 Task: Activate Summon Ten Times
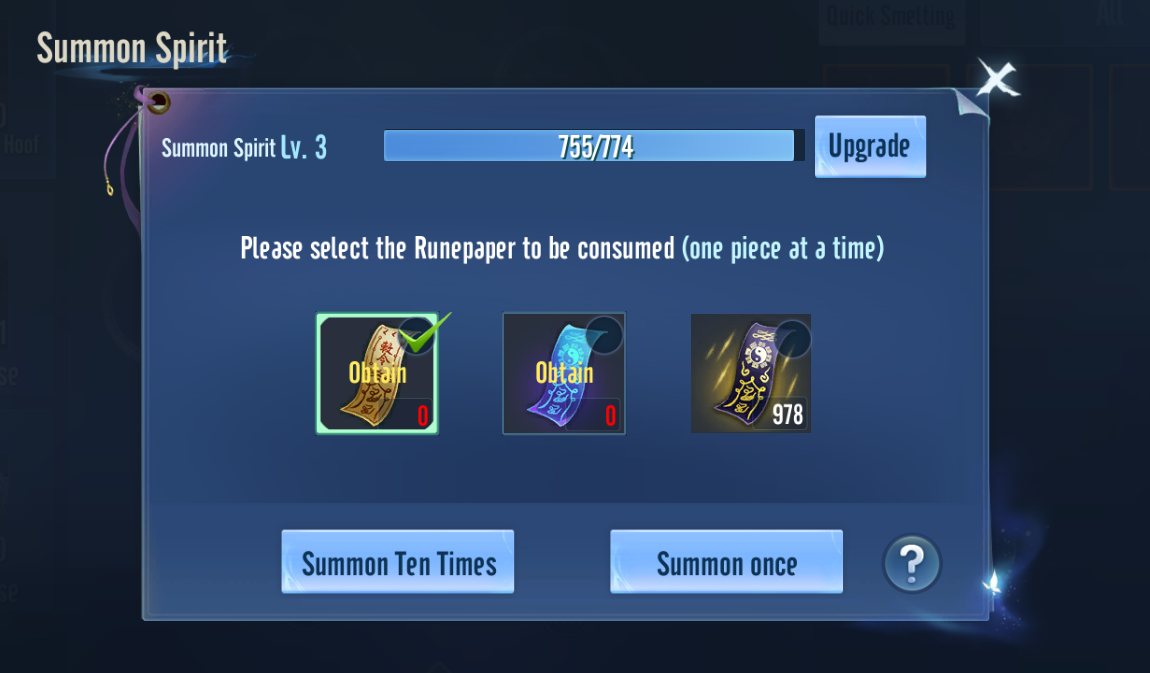click(398, 562)
